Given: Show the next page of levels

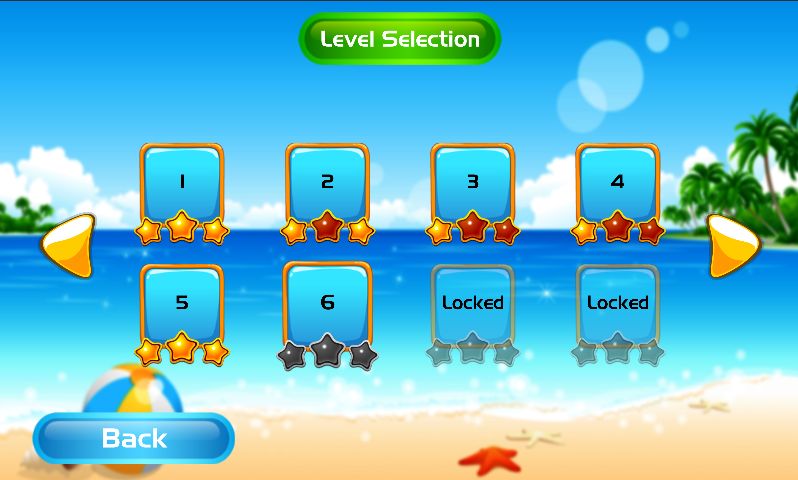Looking at the screenshot, I should [736, 245].
